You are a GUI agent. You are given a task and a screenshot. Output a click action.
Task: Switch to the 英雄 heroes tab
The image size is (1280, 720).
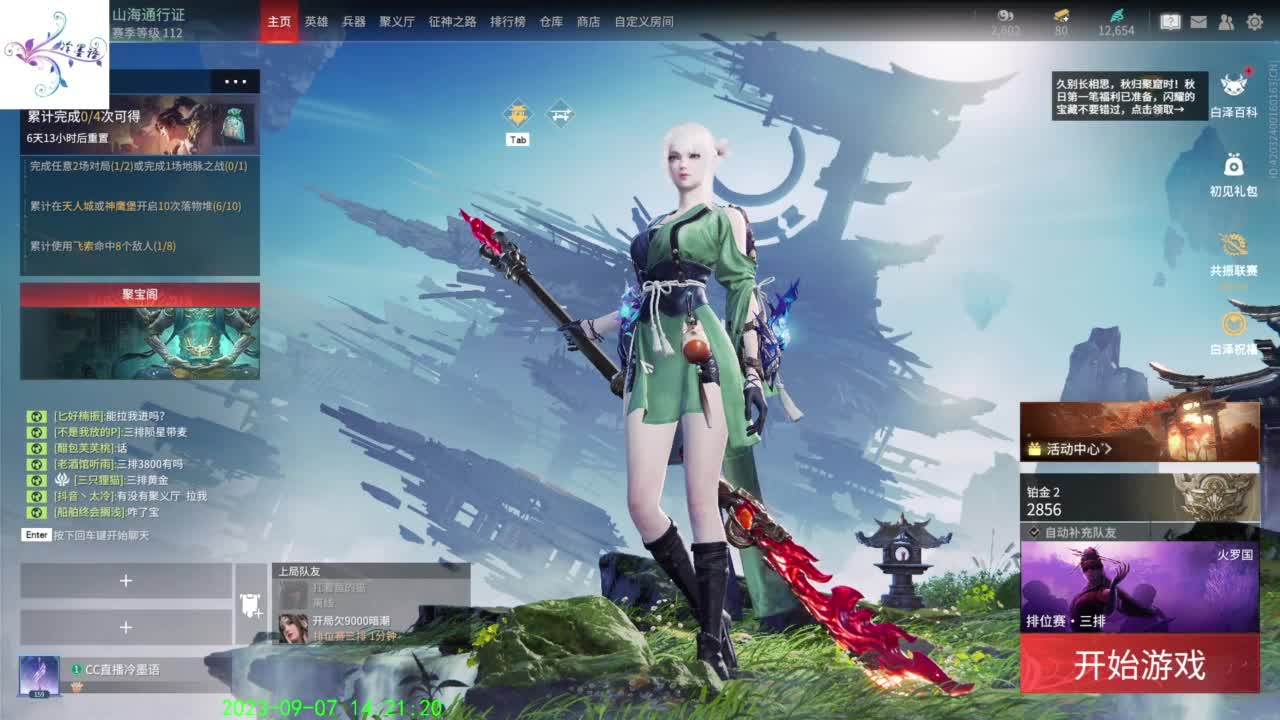pyautogui.click(x=316, y=20)
